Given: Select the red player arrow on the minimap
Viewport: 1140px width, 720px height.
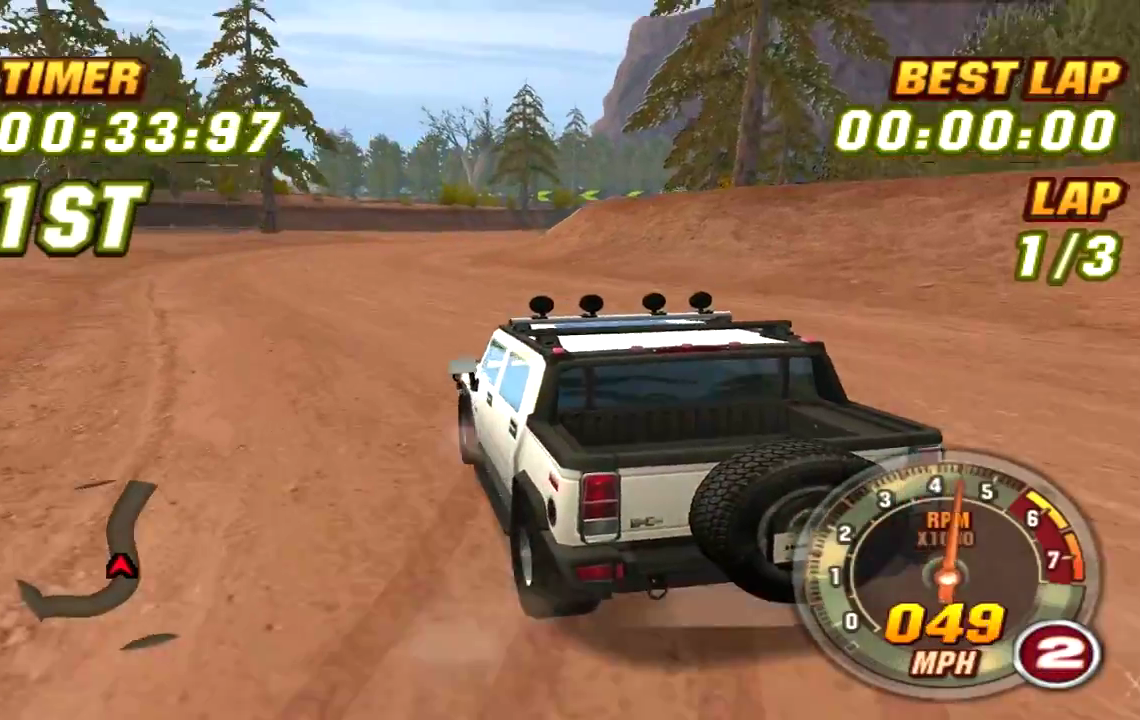Looking at the screenshot, I should pyautogui.click(x=121, y=567).
